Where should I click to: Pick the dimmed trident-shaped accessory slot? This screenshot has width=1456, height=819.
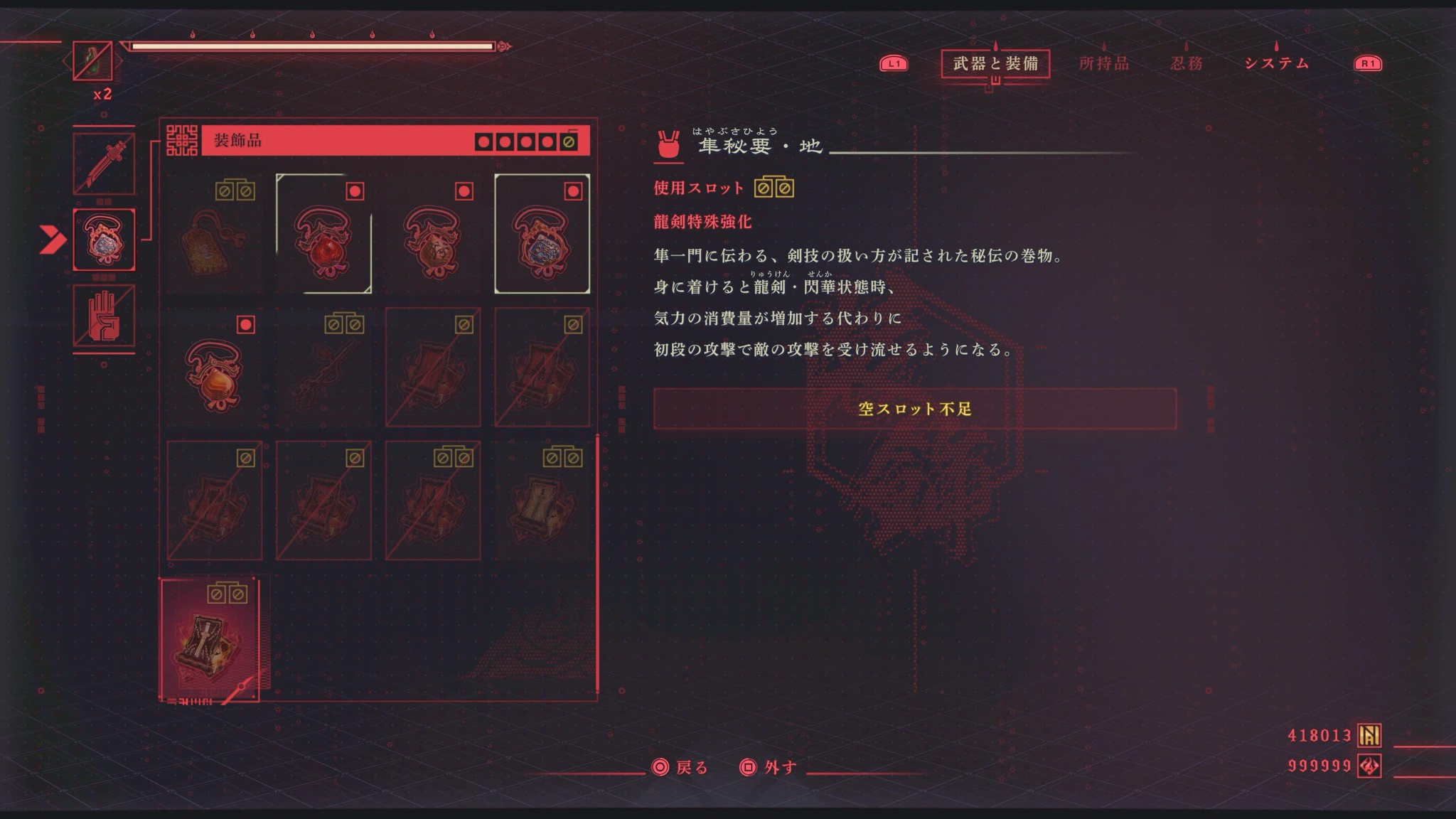coord(323,368)
